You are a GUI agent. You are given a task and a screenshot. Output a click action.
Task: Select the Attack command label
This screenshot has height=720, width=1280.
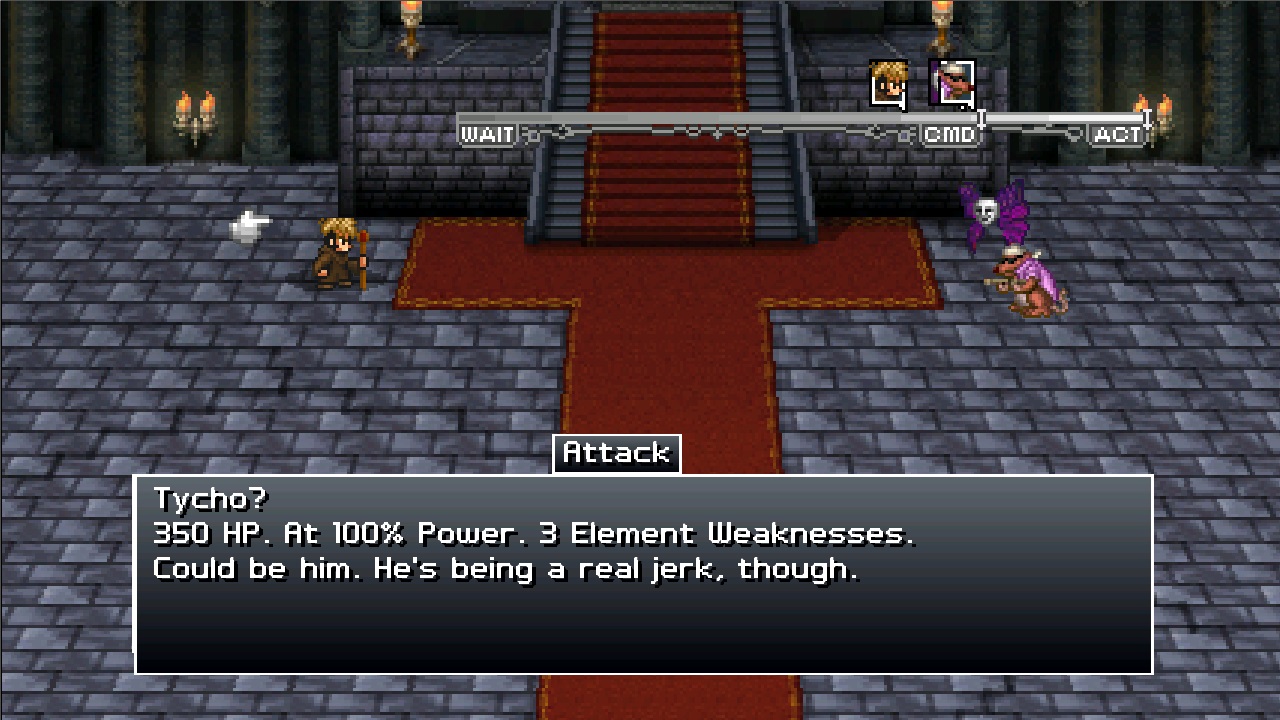[616, 453]
